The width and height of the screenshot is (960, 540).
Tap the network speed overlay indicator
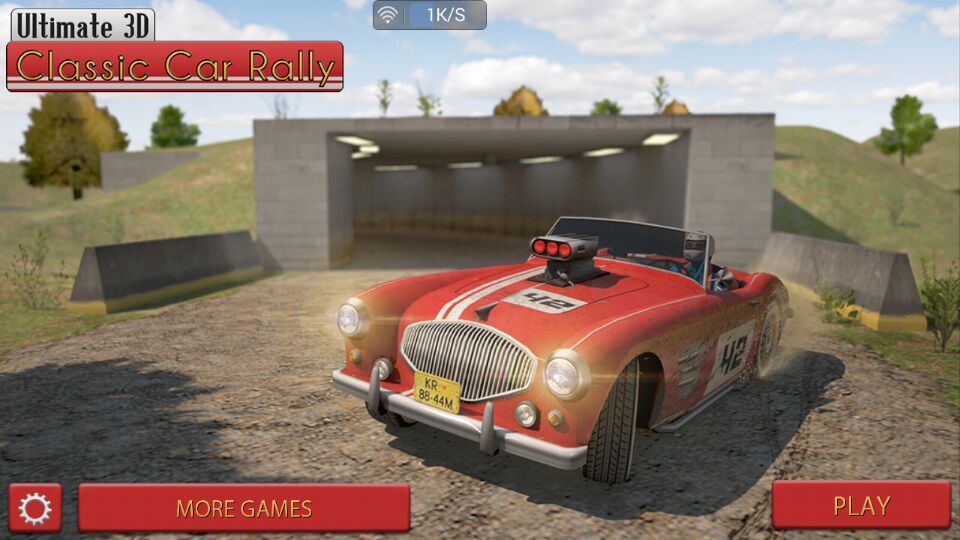click(x=430, y=15)
